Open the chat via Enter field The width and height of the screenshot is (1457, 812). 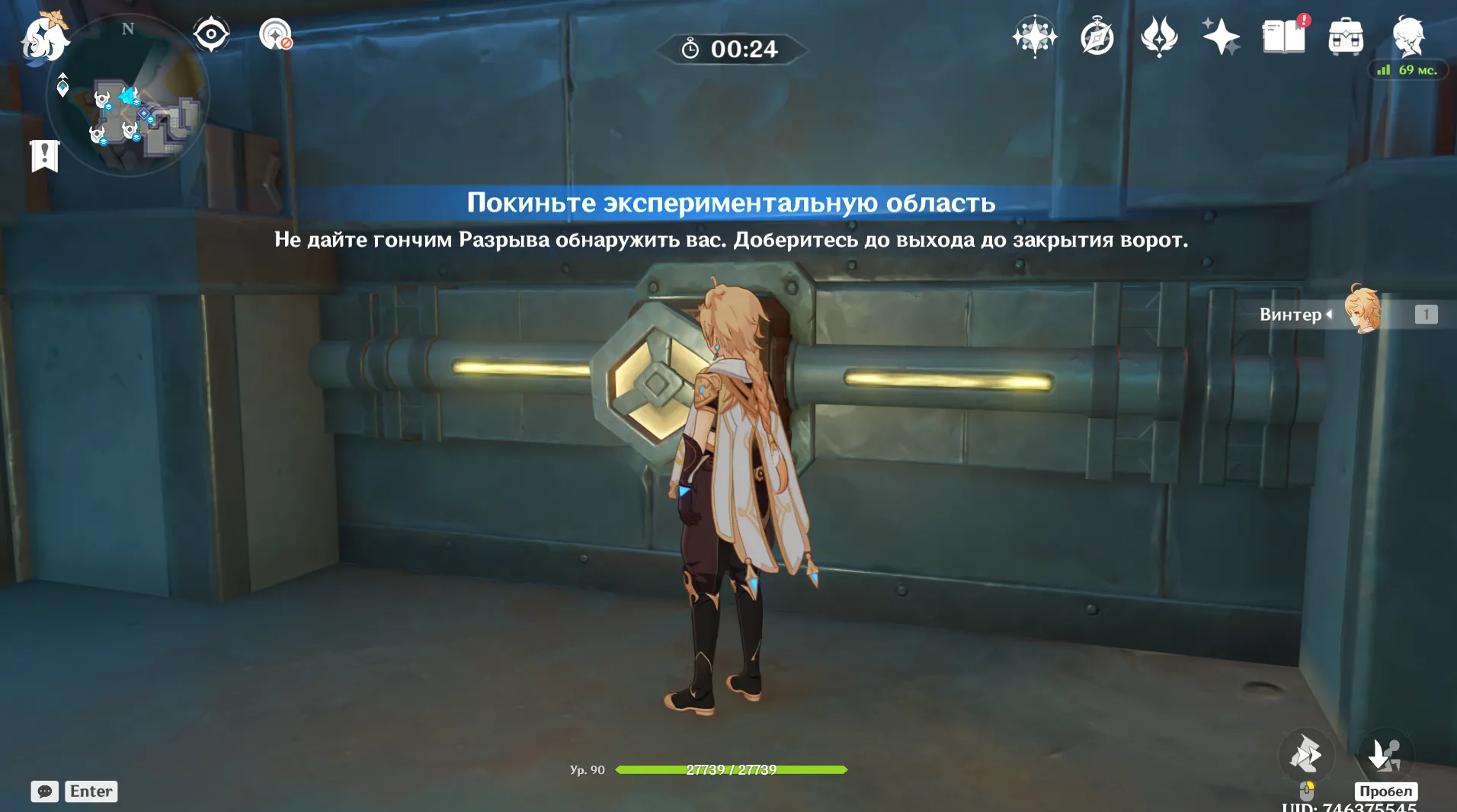click(91, 791)
